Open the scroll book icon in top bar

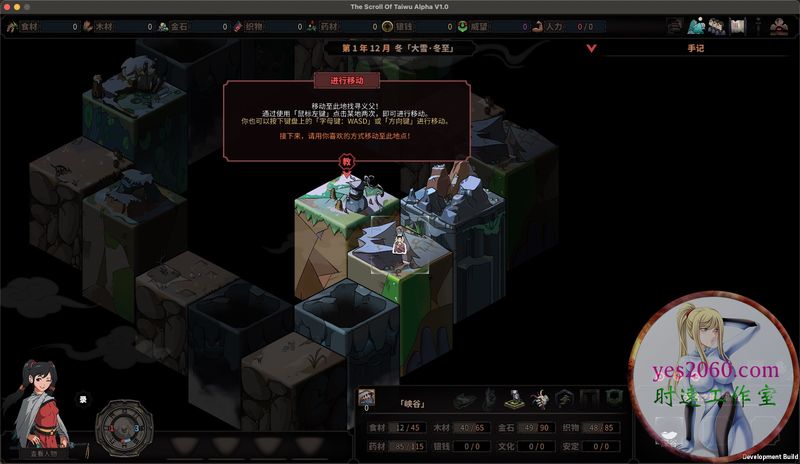pyautogui.click(x=739, y=26)
